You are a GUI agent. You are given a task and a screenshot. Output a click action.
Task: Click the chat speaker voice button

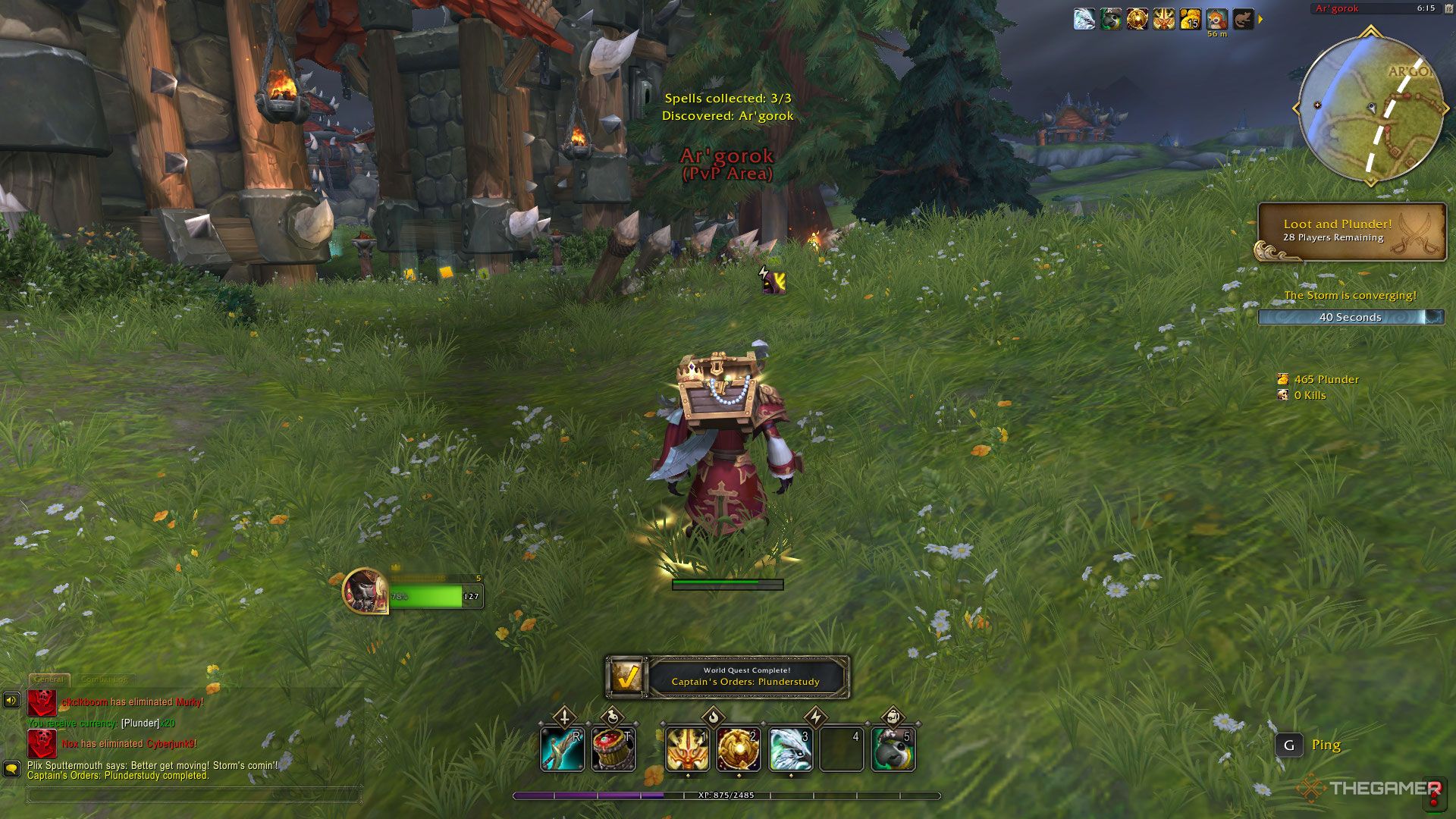point(11,700)
